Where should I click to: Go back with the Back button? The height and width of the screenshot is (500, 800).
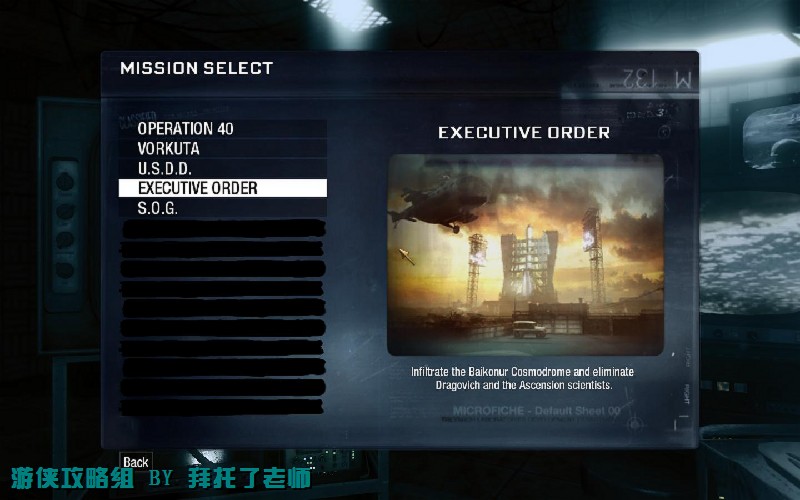(135, 462)
